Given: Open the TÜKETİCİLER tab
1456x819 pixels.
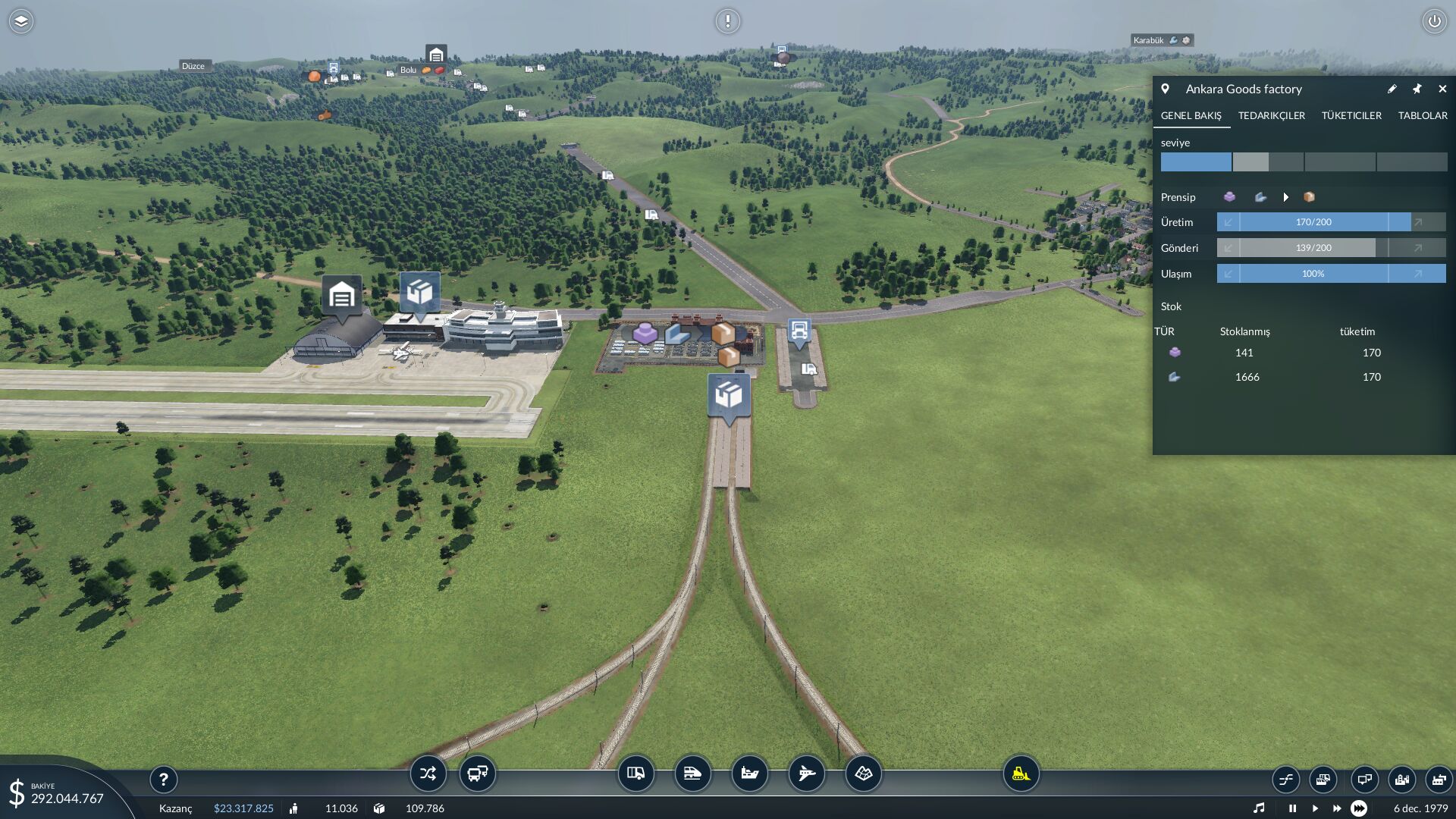Looking at the screenshot, I should pyautogui.click(x=1351, y=115).
